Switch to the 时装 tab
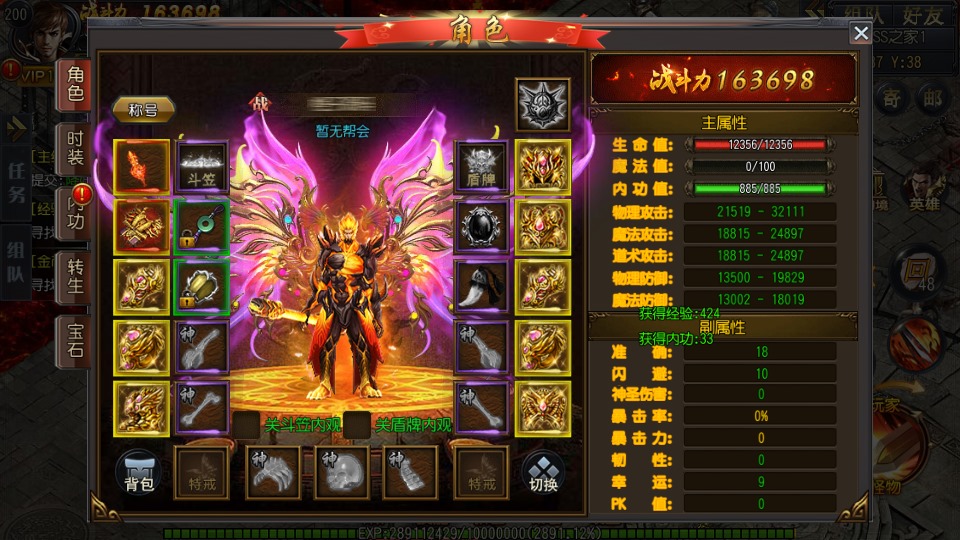 click(x=75, y=148)
